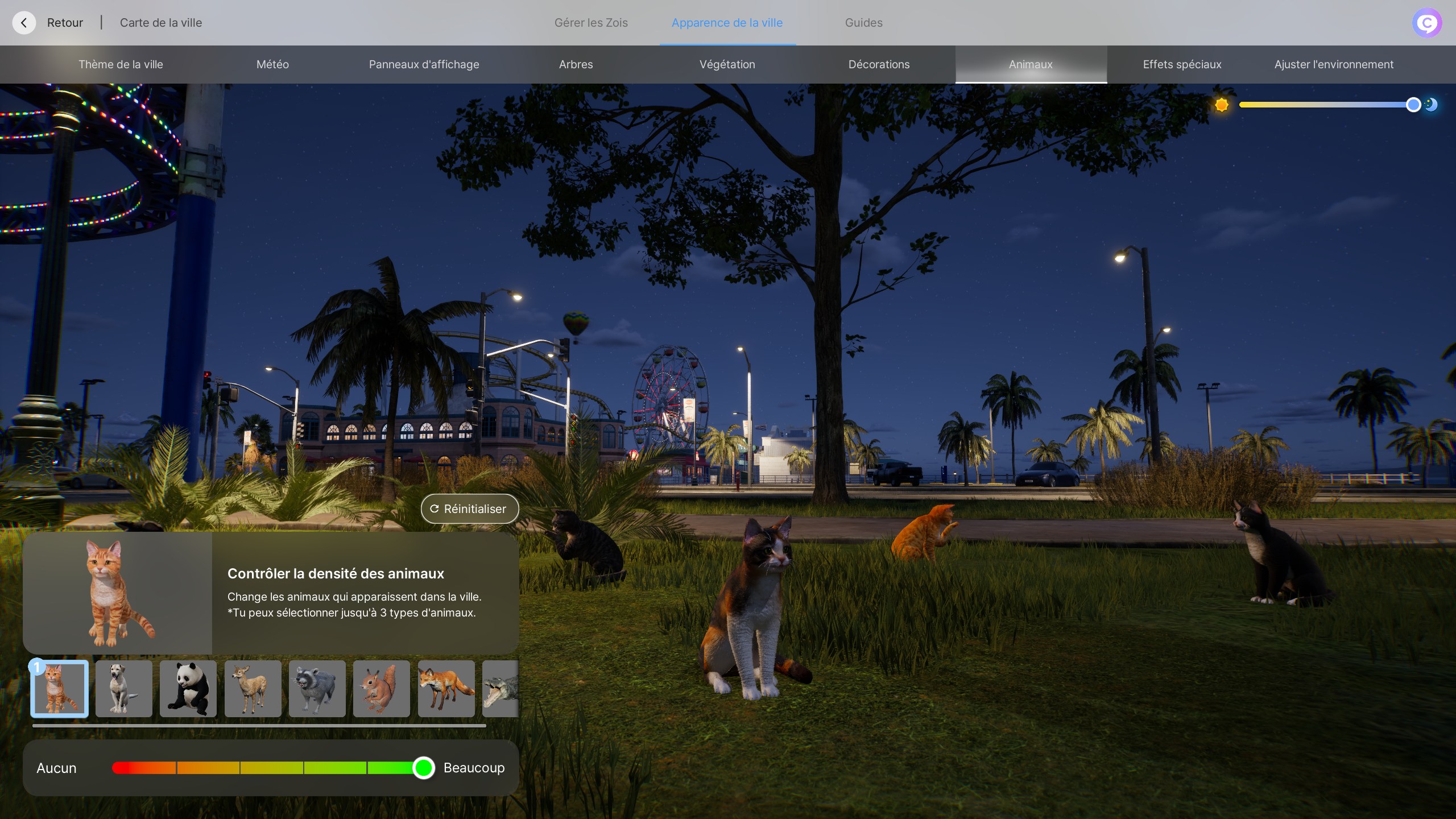This screenshot has height=819, width=1456.
Task: Open Carte de la ville
Action: [160, 23]
